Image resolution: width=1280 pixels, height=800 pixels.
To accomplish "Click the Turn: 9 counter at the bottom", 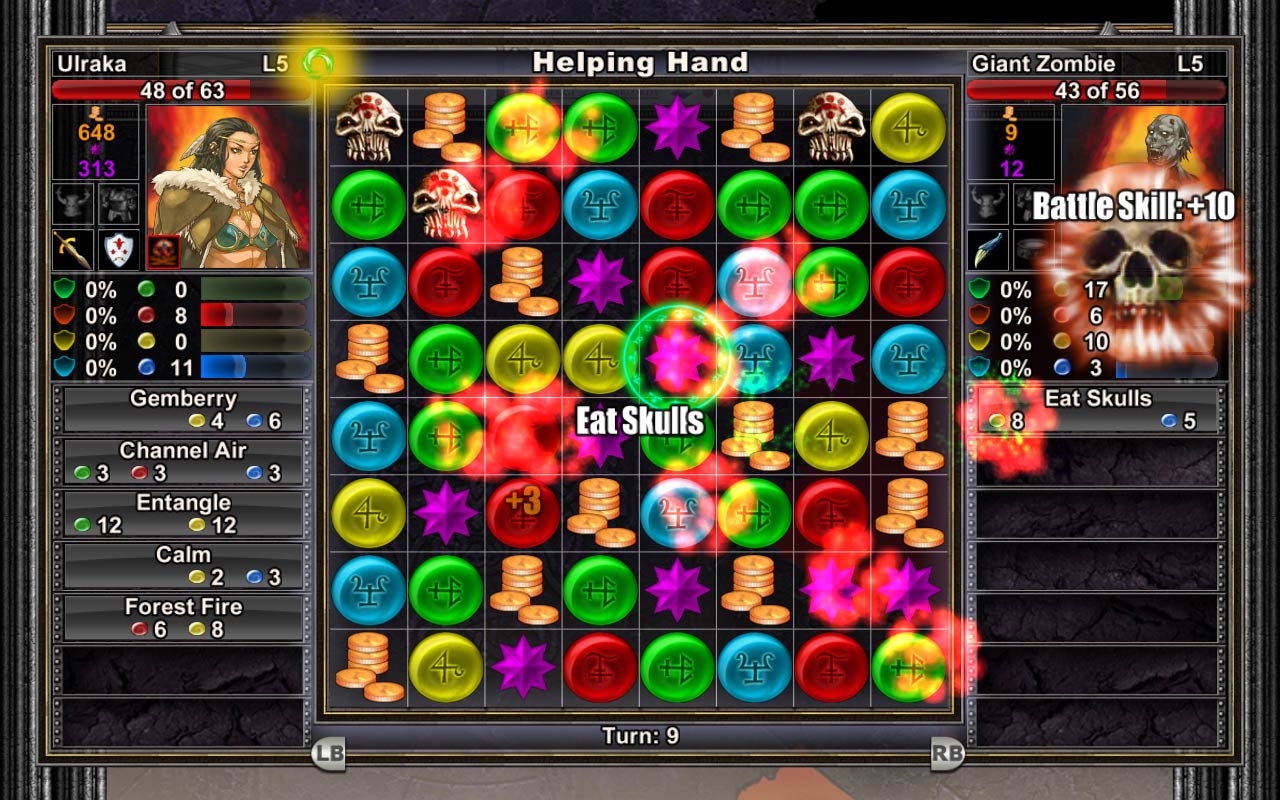I will [640, 734].
